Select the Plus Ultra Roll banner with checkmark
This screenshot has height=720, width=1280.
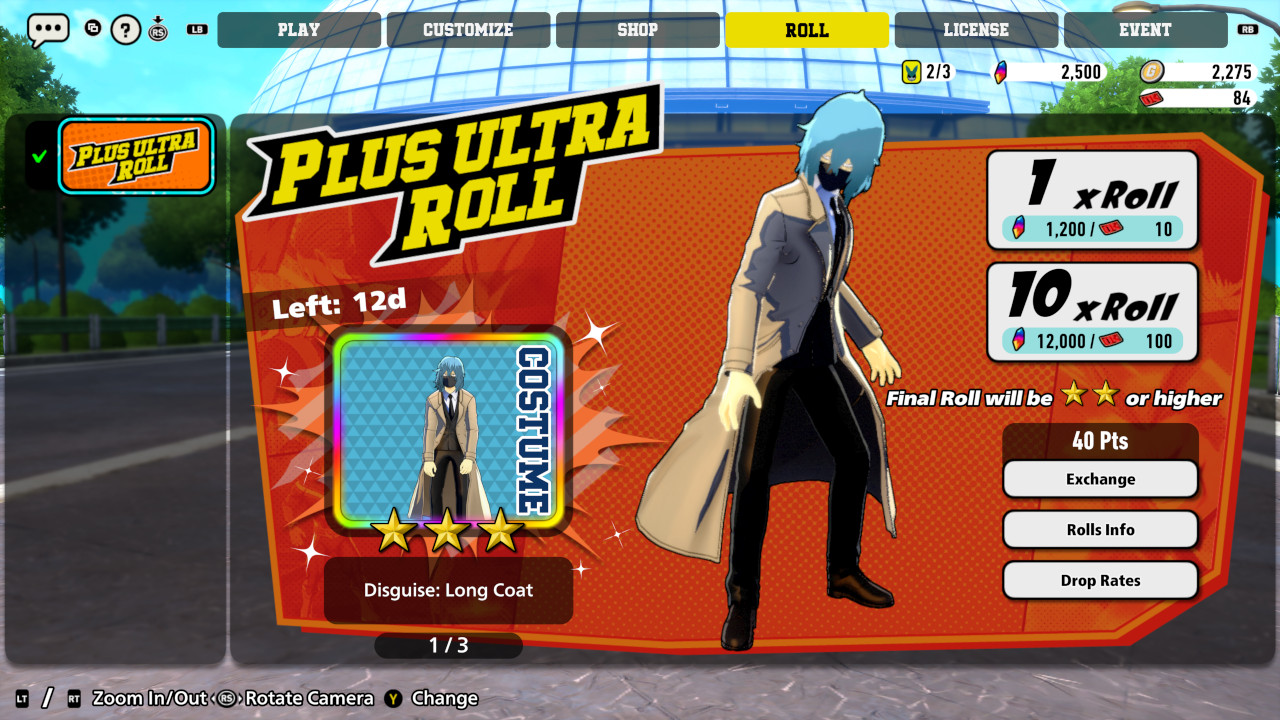click(x=136, y=156)
